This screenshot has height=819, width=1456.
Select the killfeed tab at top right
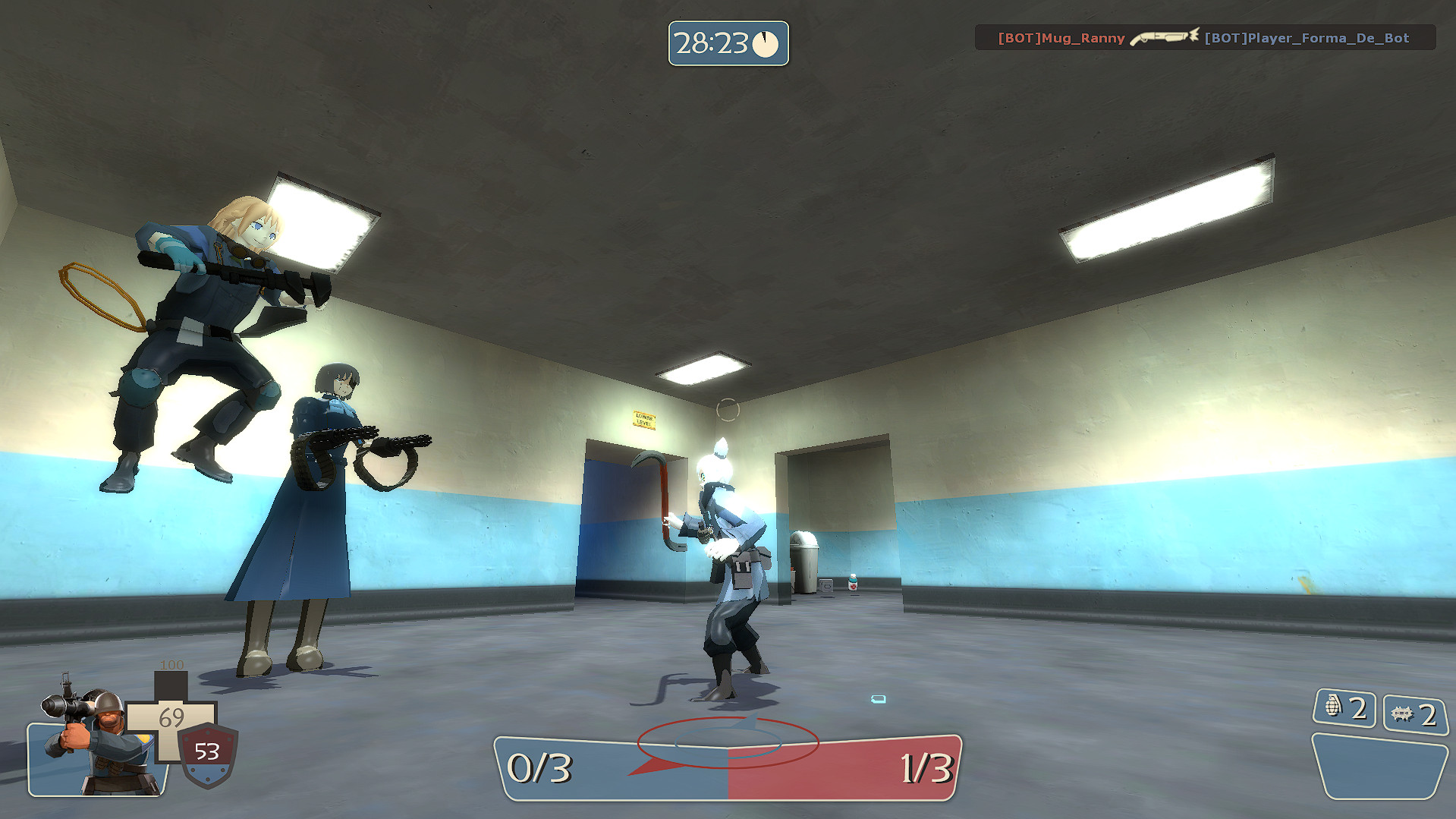pyautogui.click(x=1209, y=37)
